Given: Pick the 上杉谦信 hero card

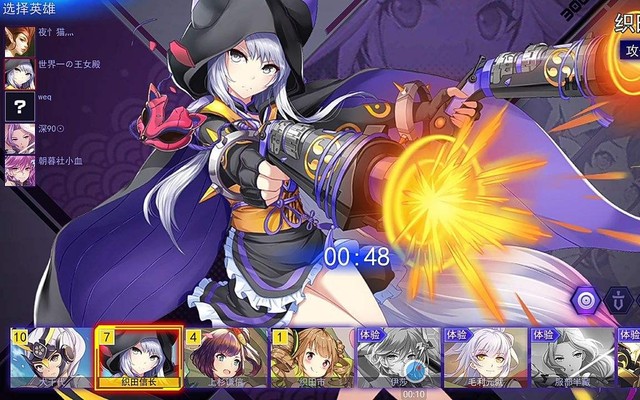Looking at the screenshot, I should [226, 357].
